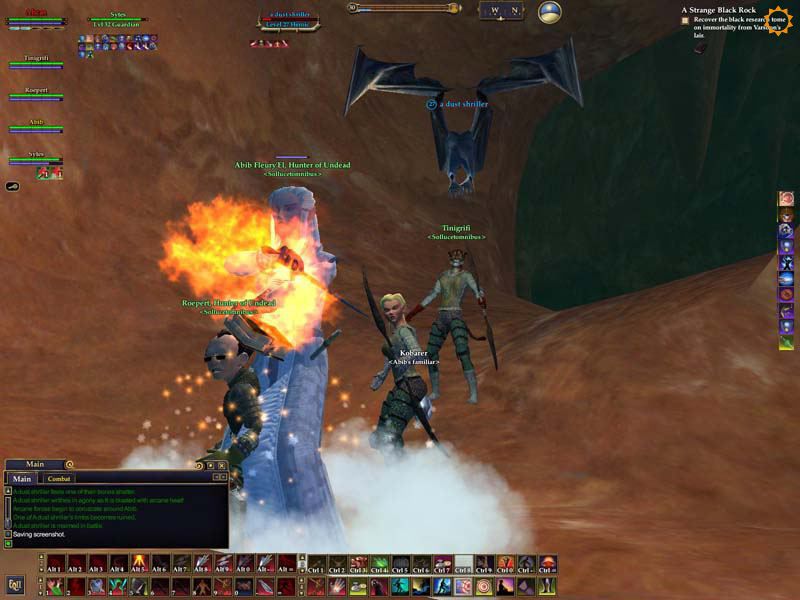The width and height of the screenshot is (800, 600).
Task: Use the Alt 1 hotbar slot
Action: point(53,564)
